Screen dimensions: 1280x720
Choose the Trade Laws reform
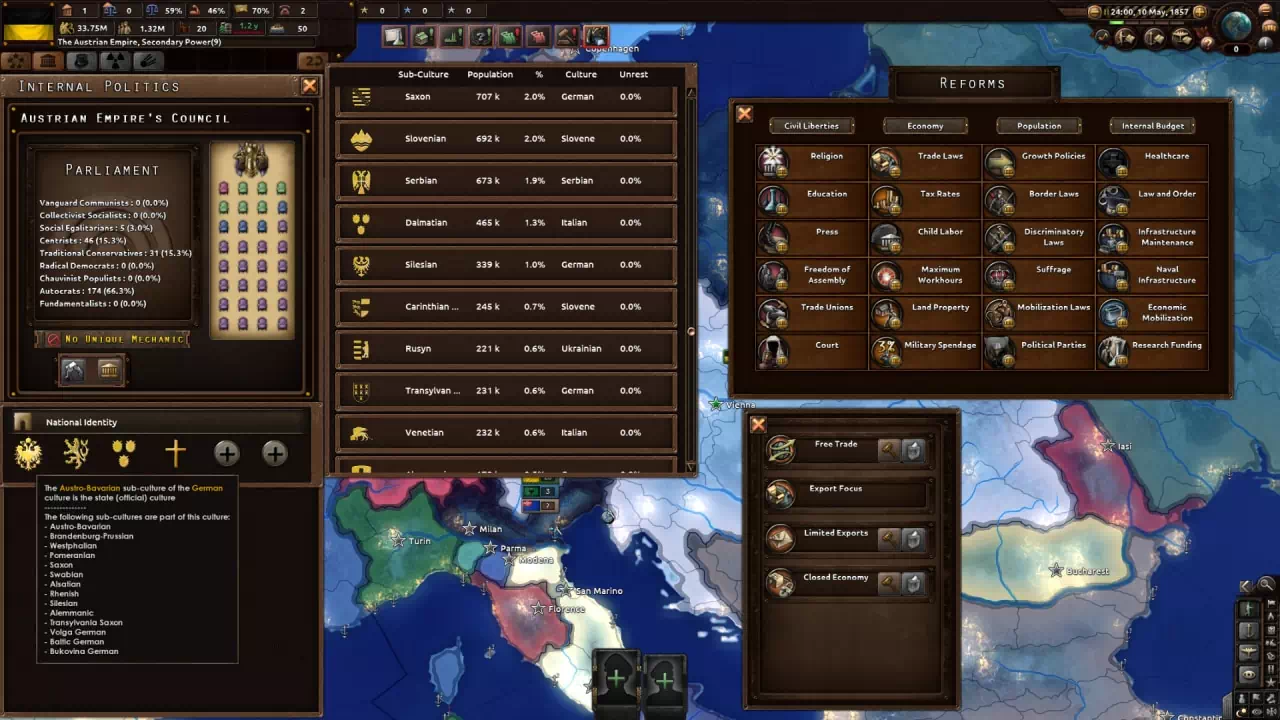925,162
